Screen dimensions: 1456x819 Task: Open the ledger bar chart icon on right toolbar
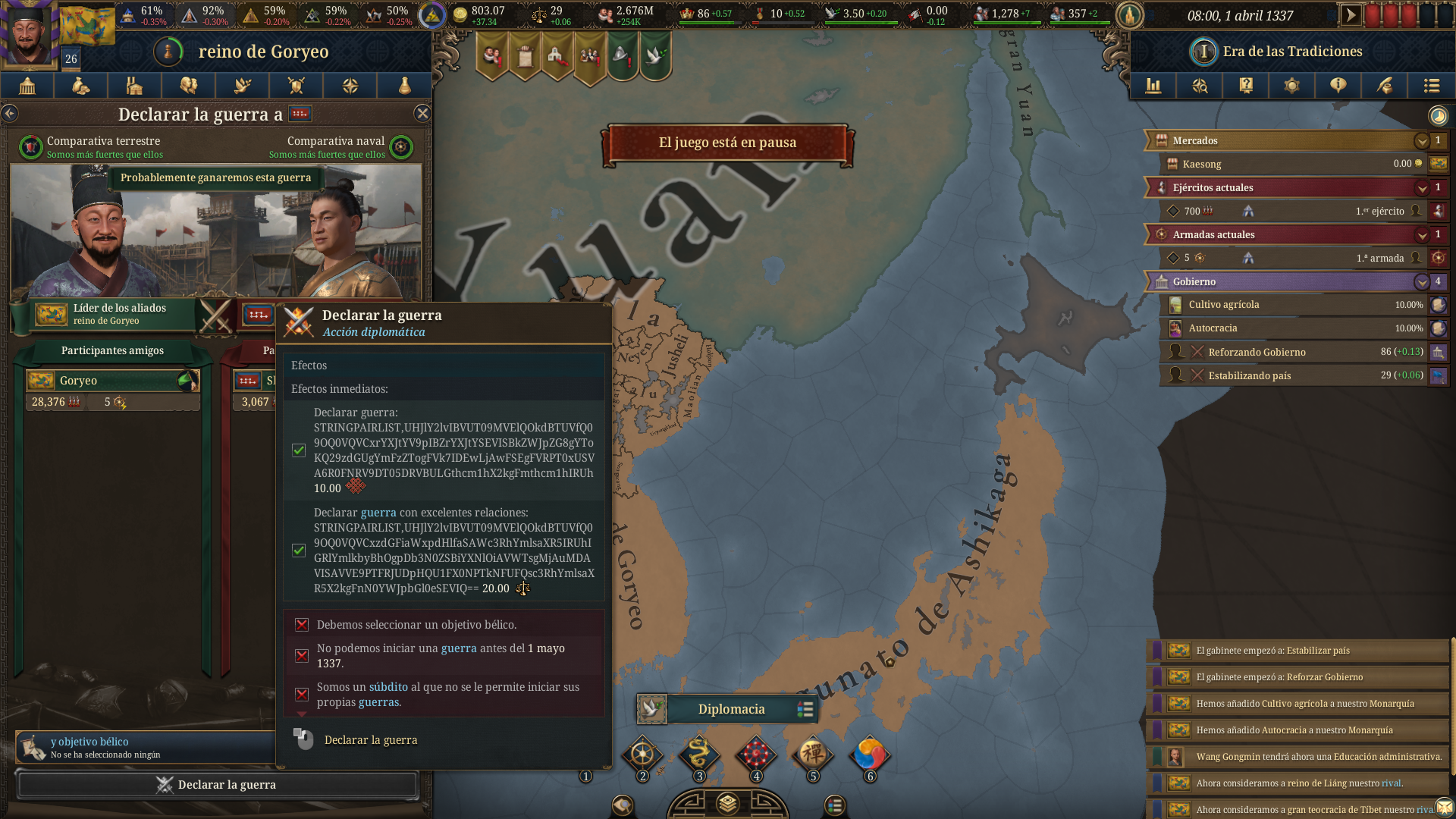tap(1153, 86)
